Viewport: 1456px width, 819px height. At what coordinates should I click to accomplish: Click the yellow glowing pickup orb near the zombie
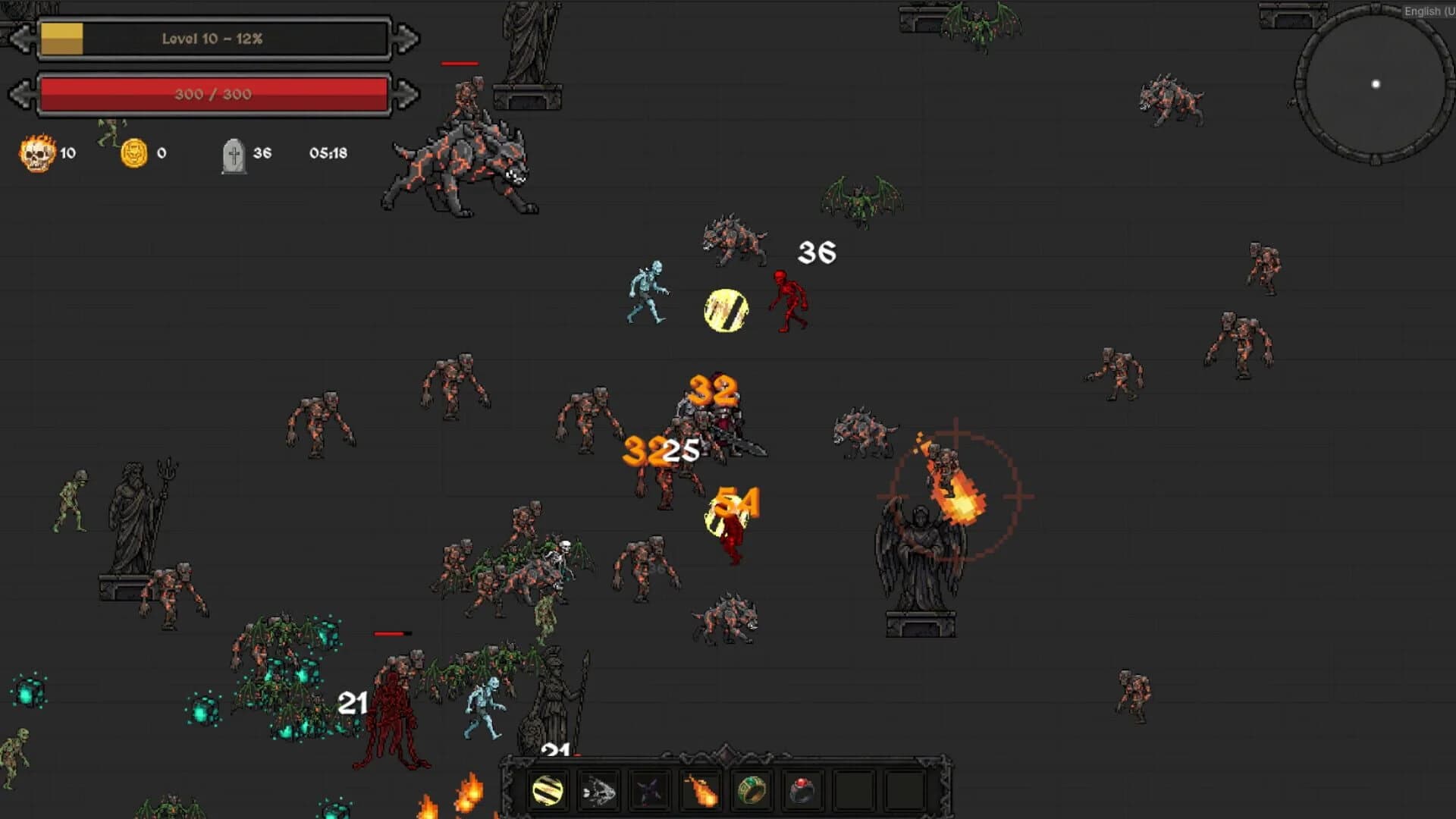pyautogui.click(x=726, y=308)
